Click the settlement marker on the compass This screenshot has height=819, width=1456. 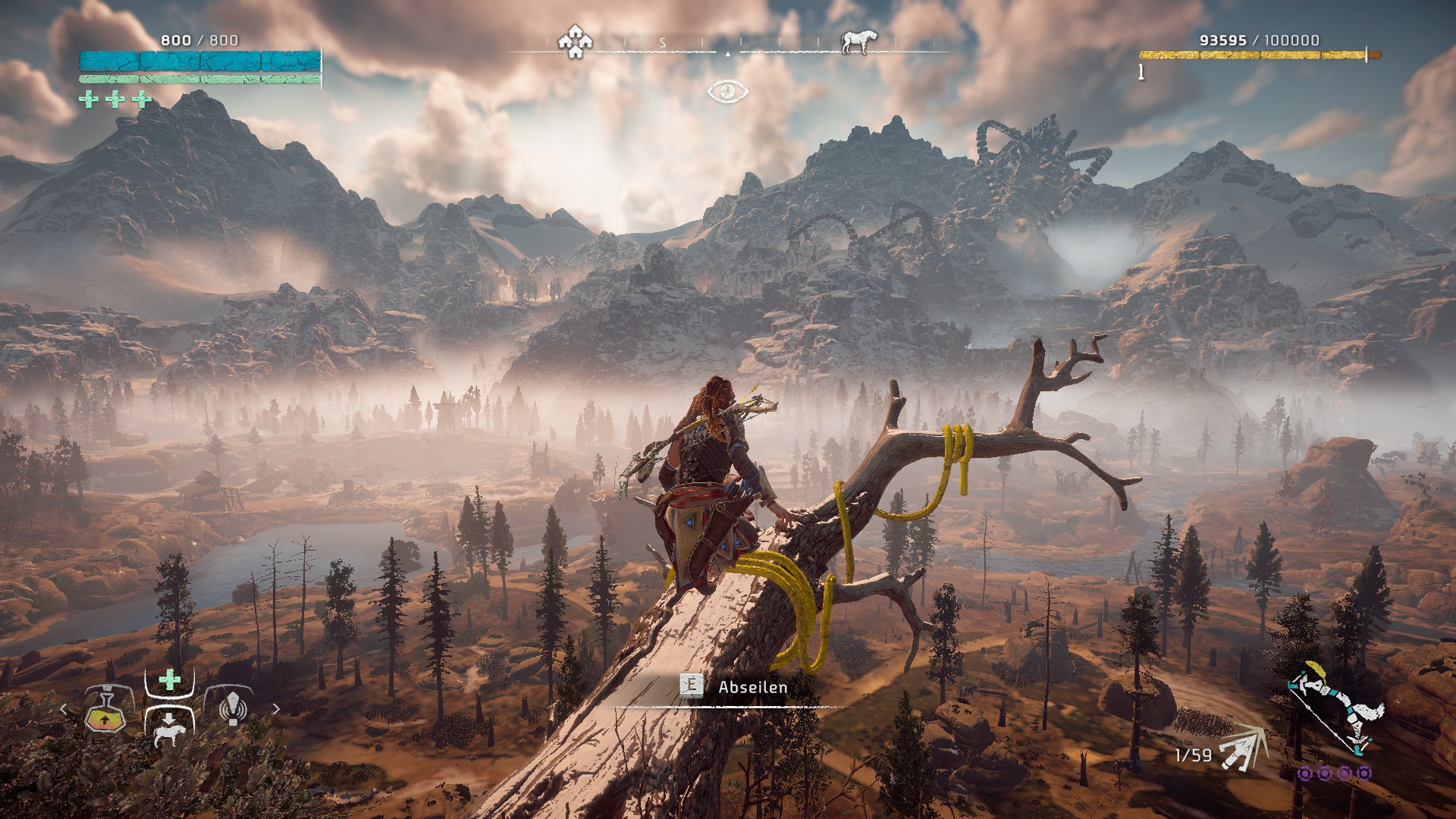click(575, 42)
